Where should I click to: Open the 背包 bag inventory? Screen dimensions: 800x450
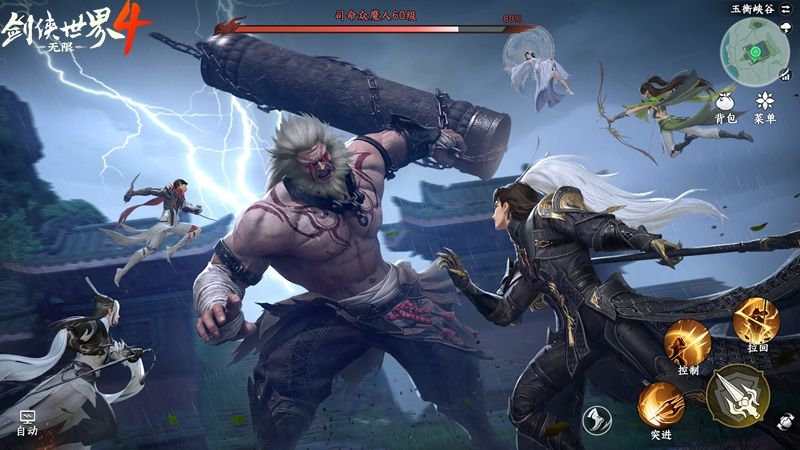point(726,102)
